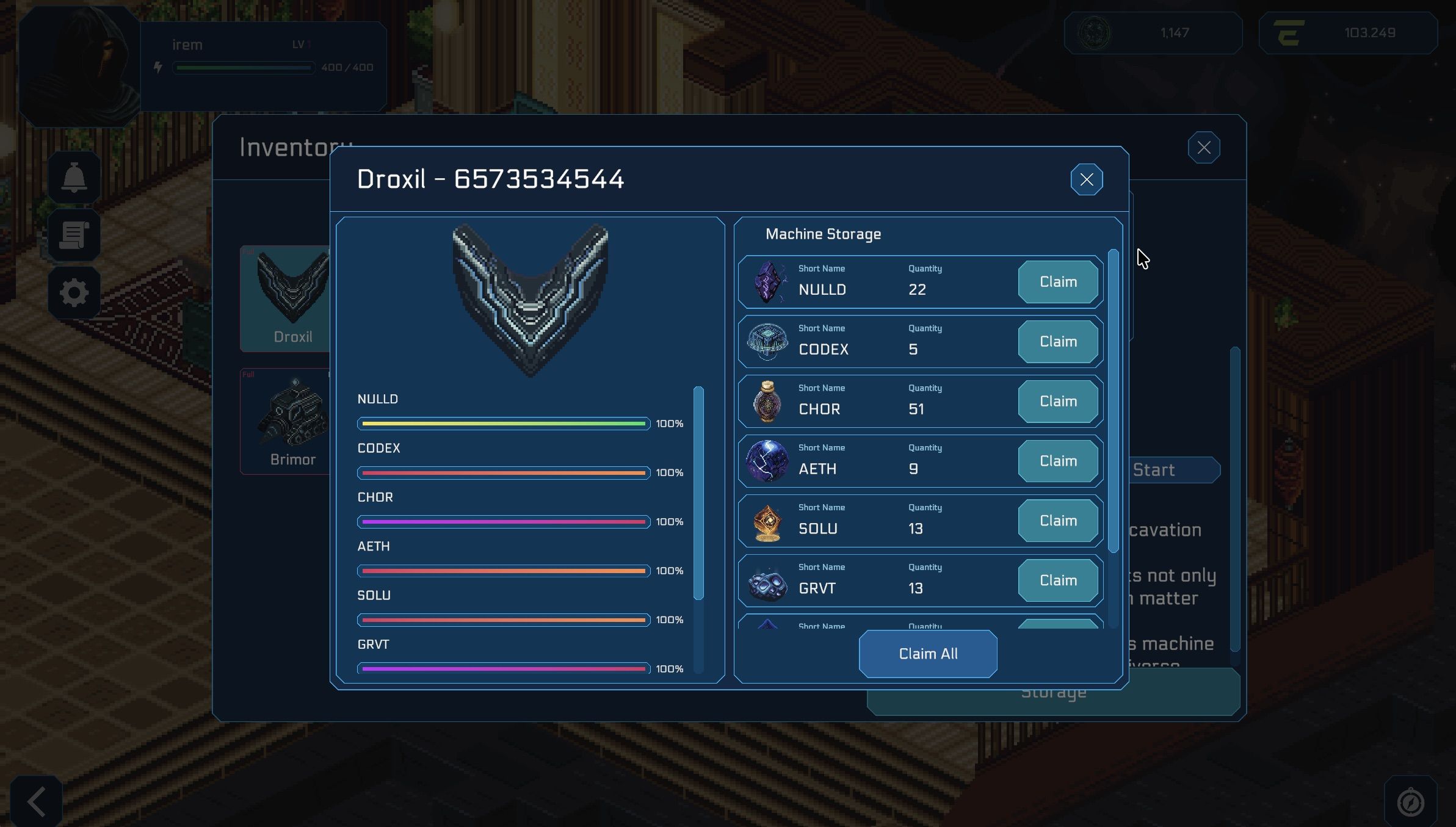This screenshot has height=827, width=1456.
Task: Claim the SOLU resource
Action: (1057, 521)
